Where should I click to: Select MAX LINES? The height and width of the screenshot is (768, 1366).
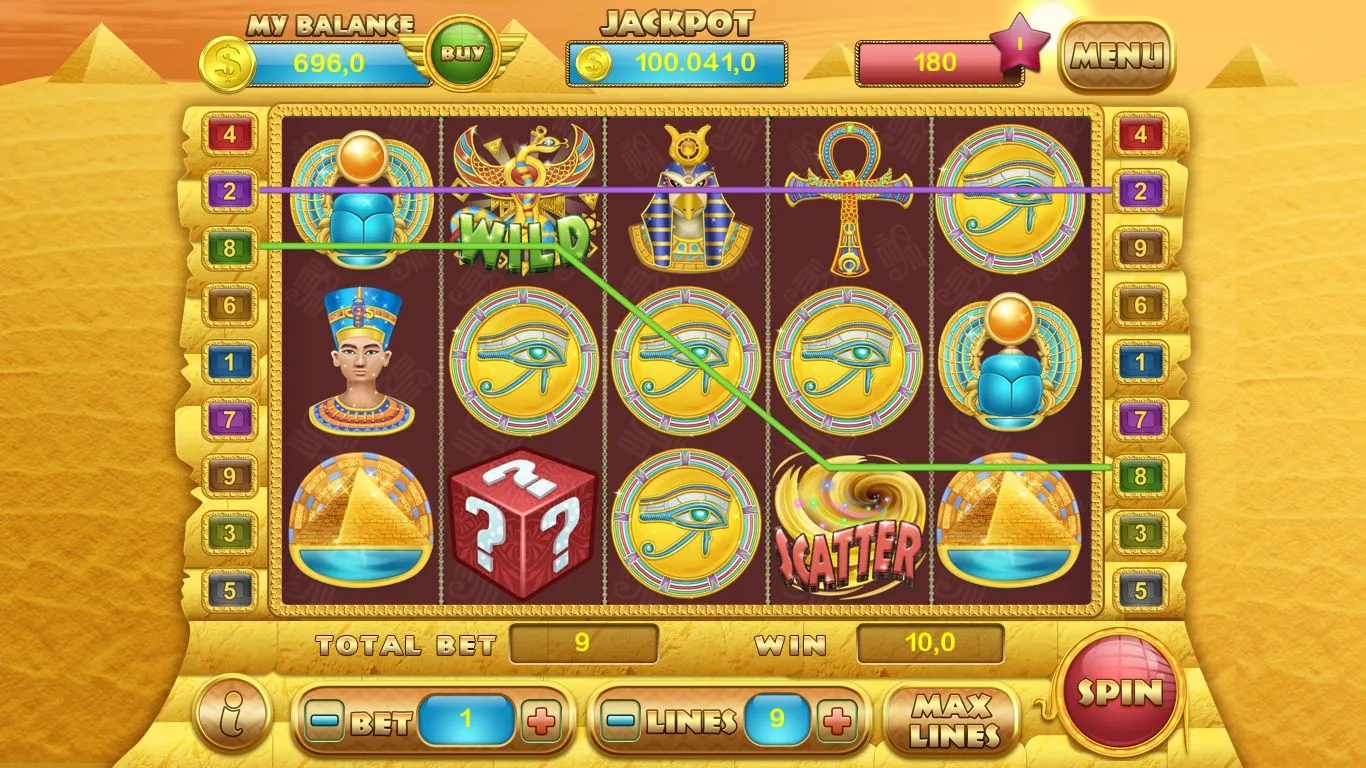pyautogui.click(x=954, y=720)
